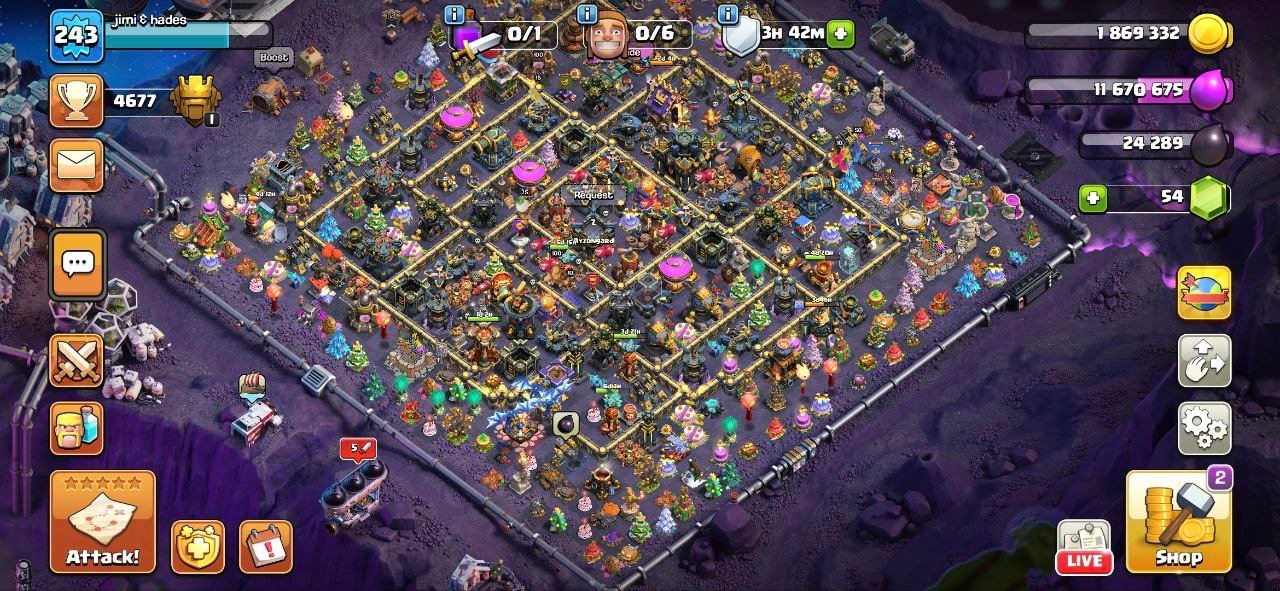Open the army barbarian and potion icon

click(x=77, y=428)
